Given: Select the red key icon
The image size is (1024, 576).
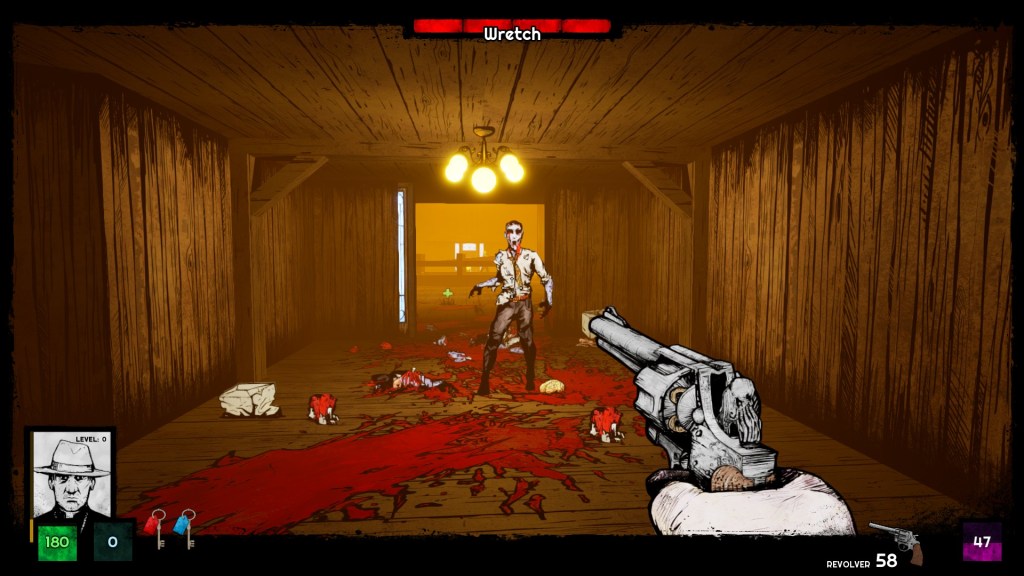Looking at the screenshot, I should tap(155, 527).
